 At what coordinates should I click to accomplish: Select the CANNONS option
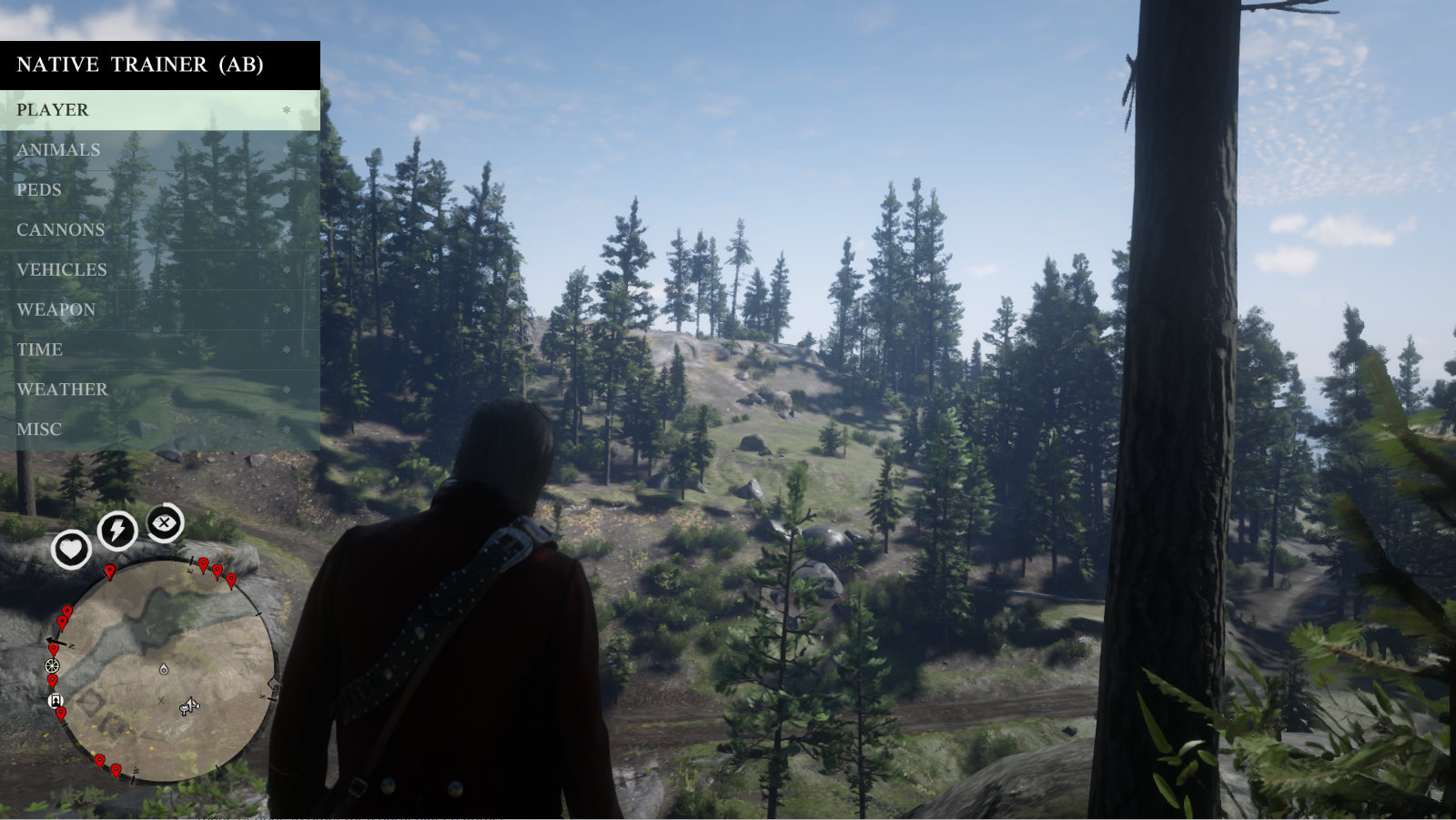pos(59,229)
